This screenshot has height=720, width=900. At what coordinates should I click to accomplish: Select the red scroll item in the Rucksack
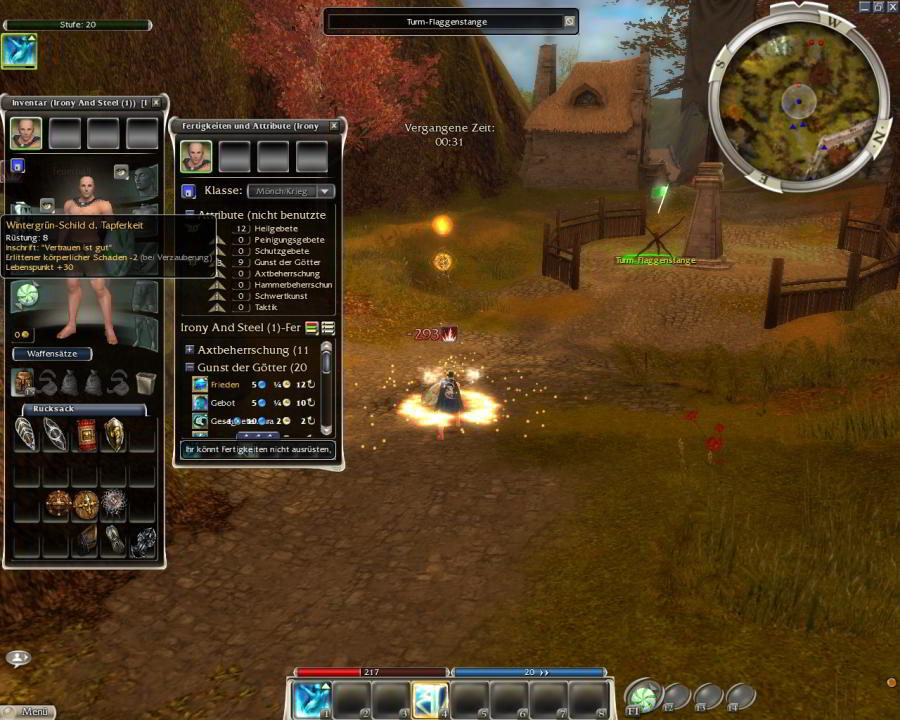click(x=86, y=434)
